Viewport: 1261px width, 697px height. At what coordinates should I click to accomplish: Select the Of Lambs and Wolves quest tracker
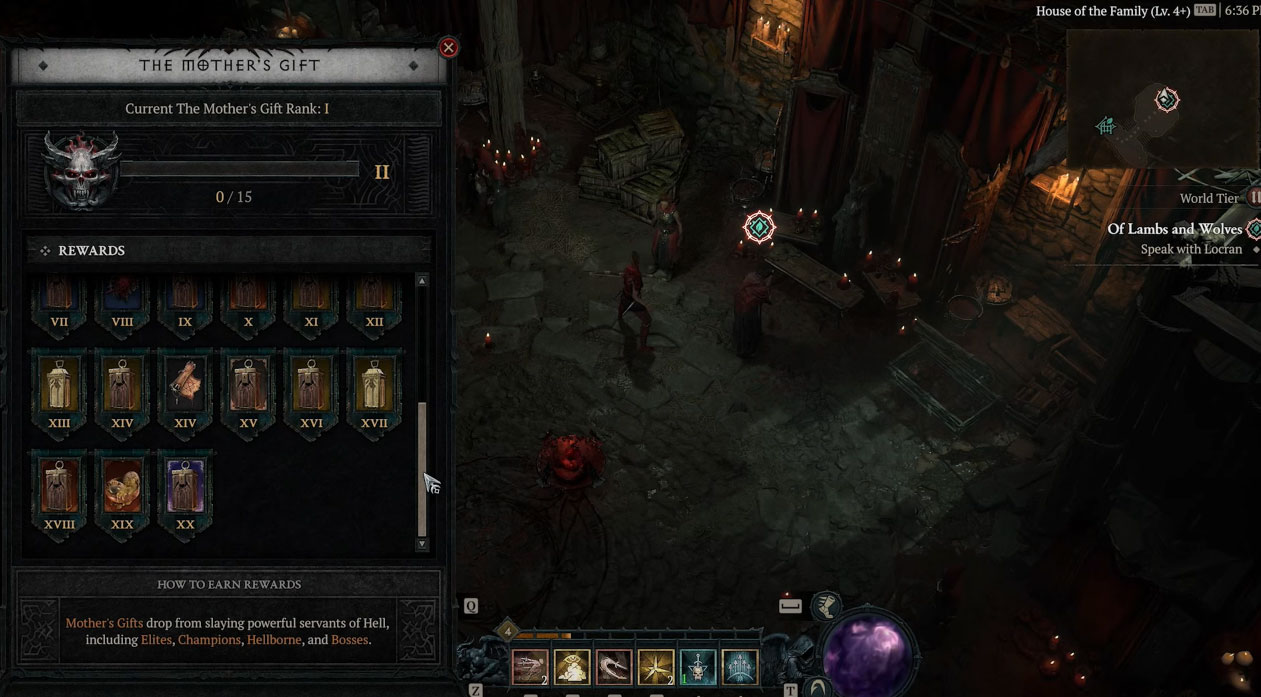[x=1174, y=229]
